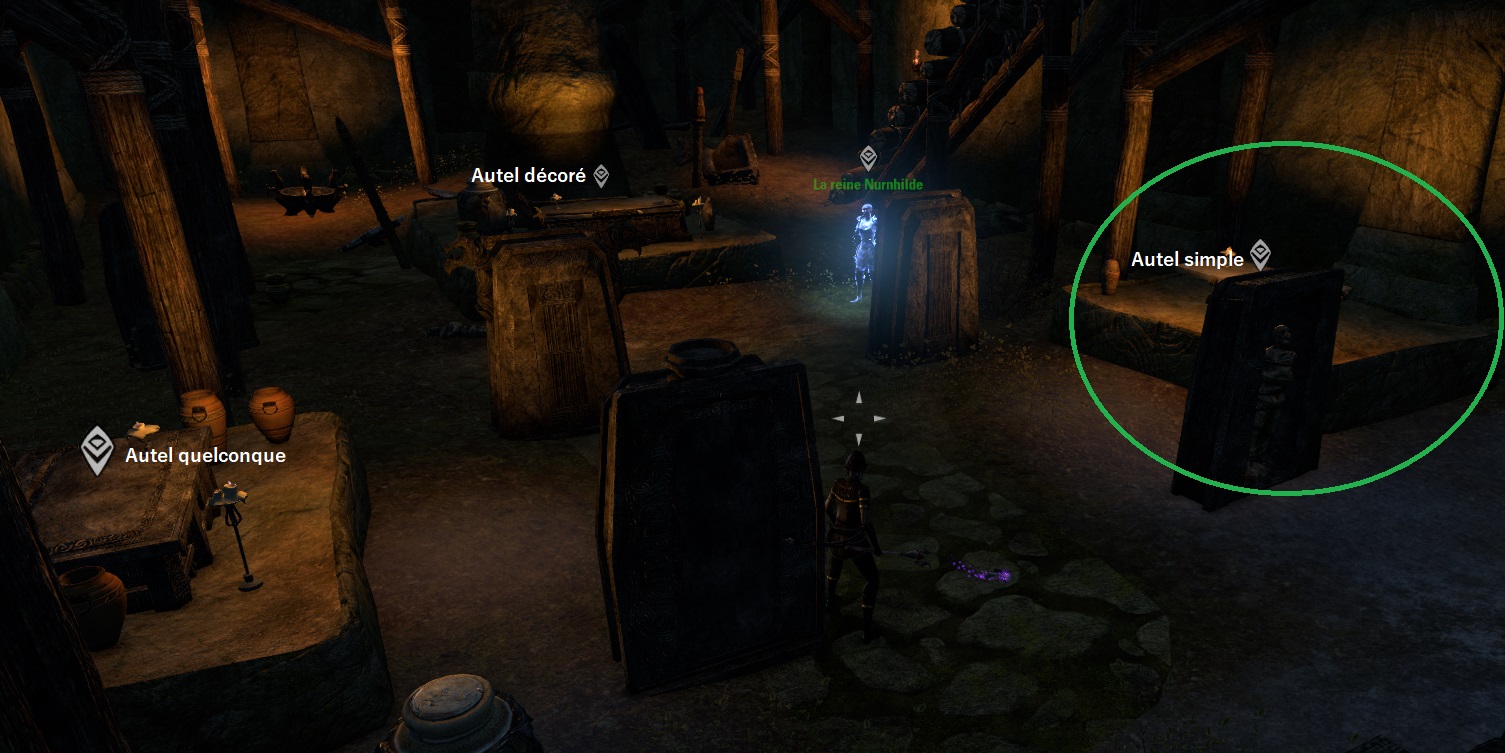This screenshot has width=1505, height=753.
Task: Click the quest marker beside Autel décoré
Action: pyautogui.click(x=601, y=176)
